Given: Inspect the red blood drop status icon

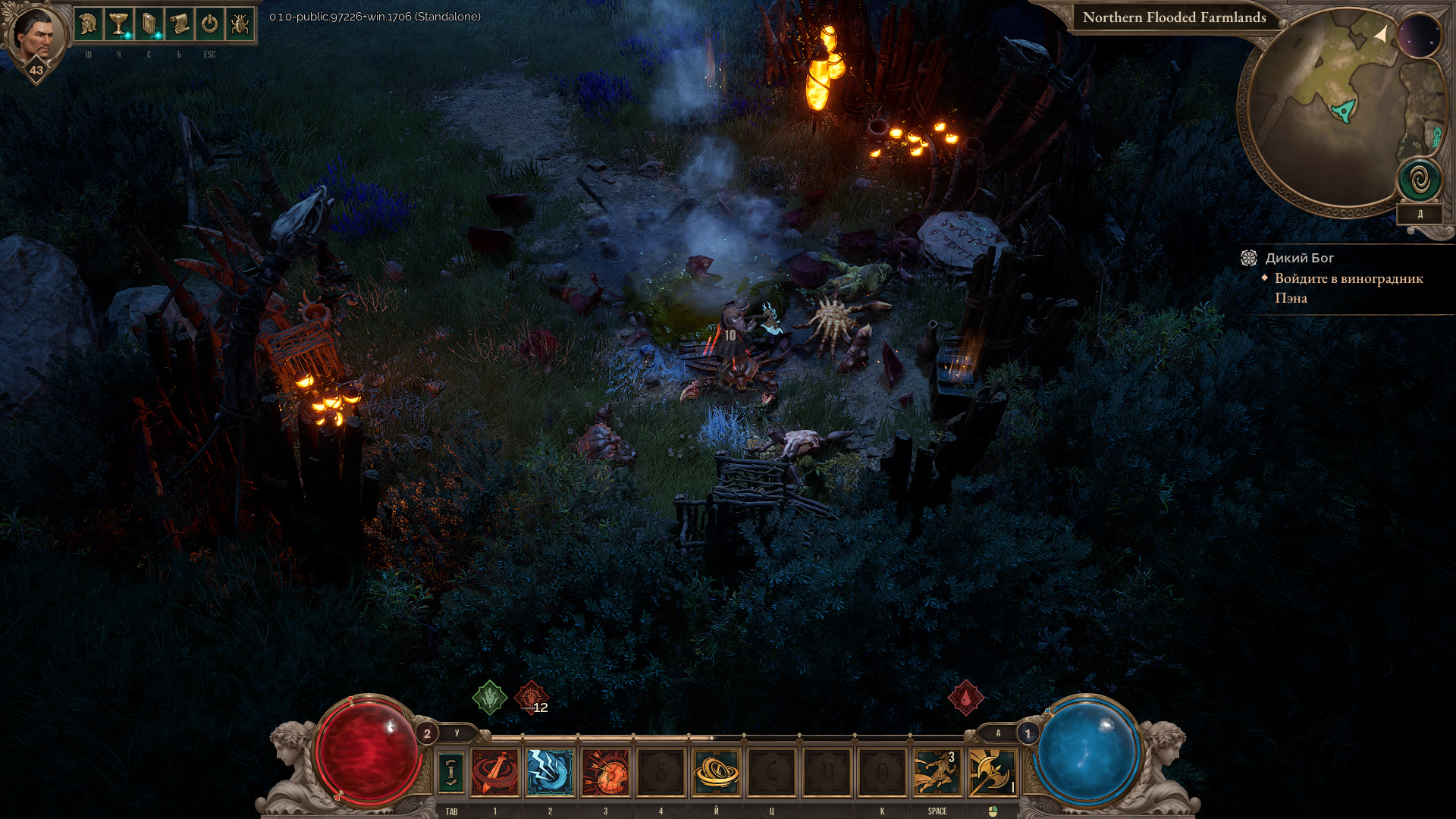Looking at the screenshot, I should tap(965, 698).
